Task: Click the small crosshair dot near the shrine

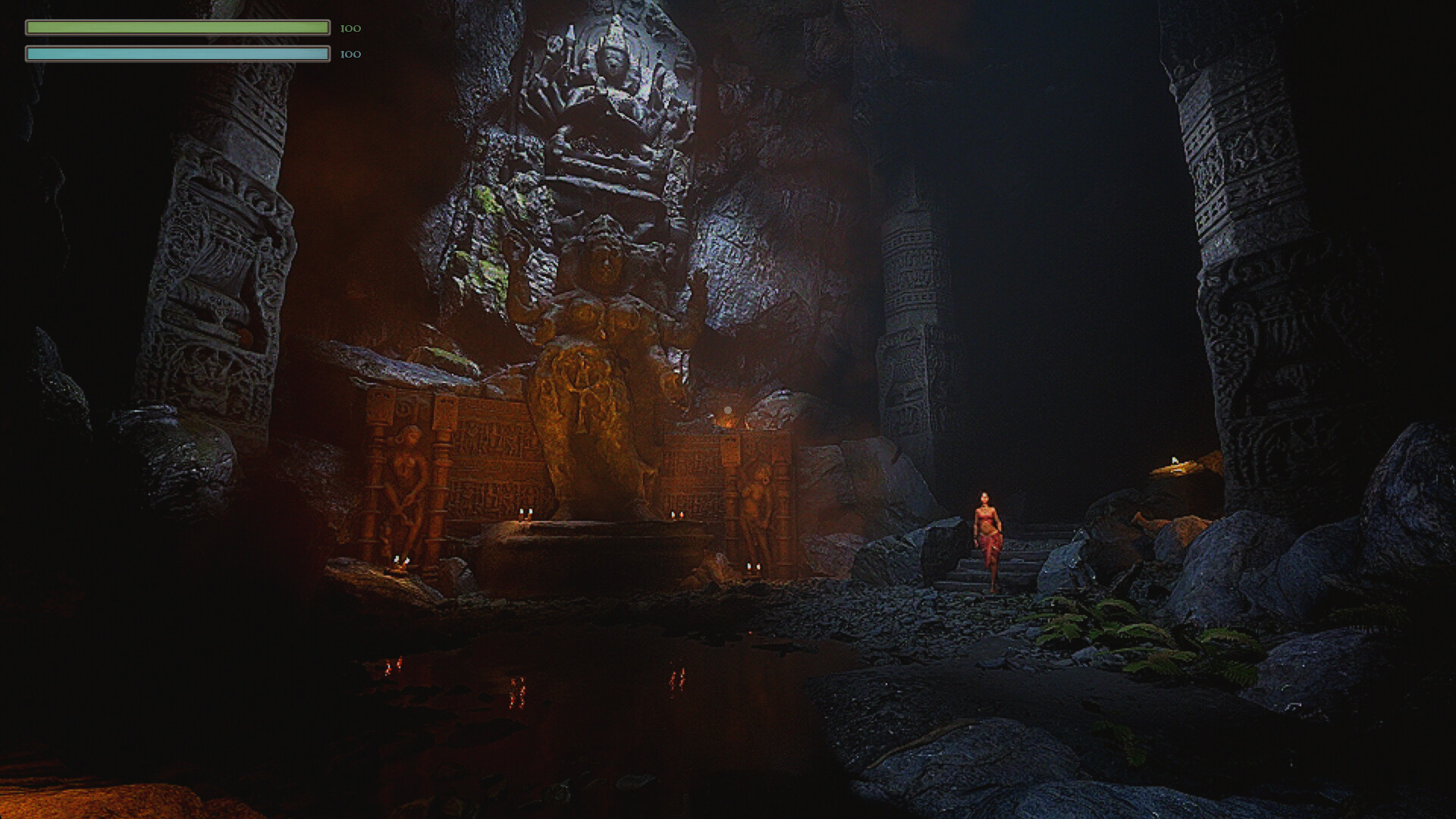Action: coord(726,409)
